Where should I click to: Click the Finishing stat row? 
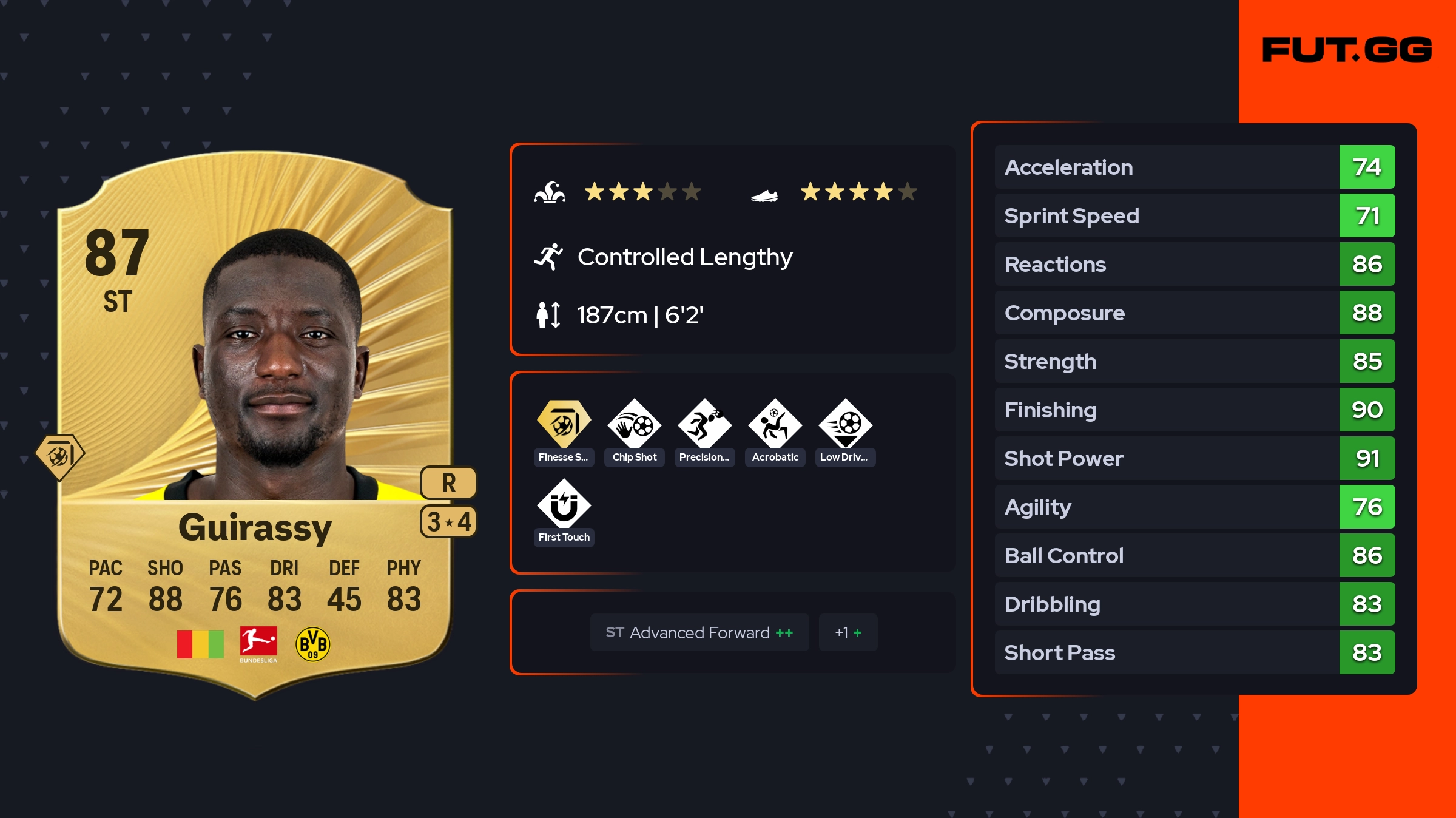click(1194, 410)
